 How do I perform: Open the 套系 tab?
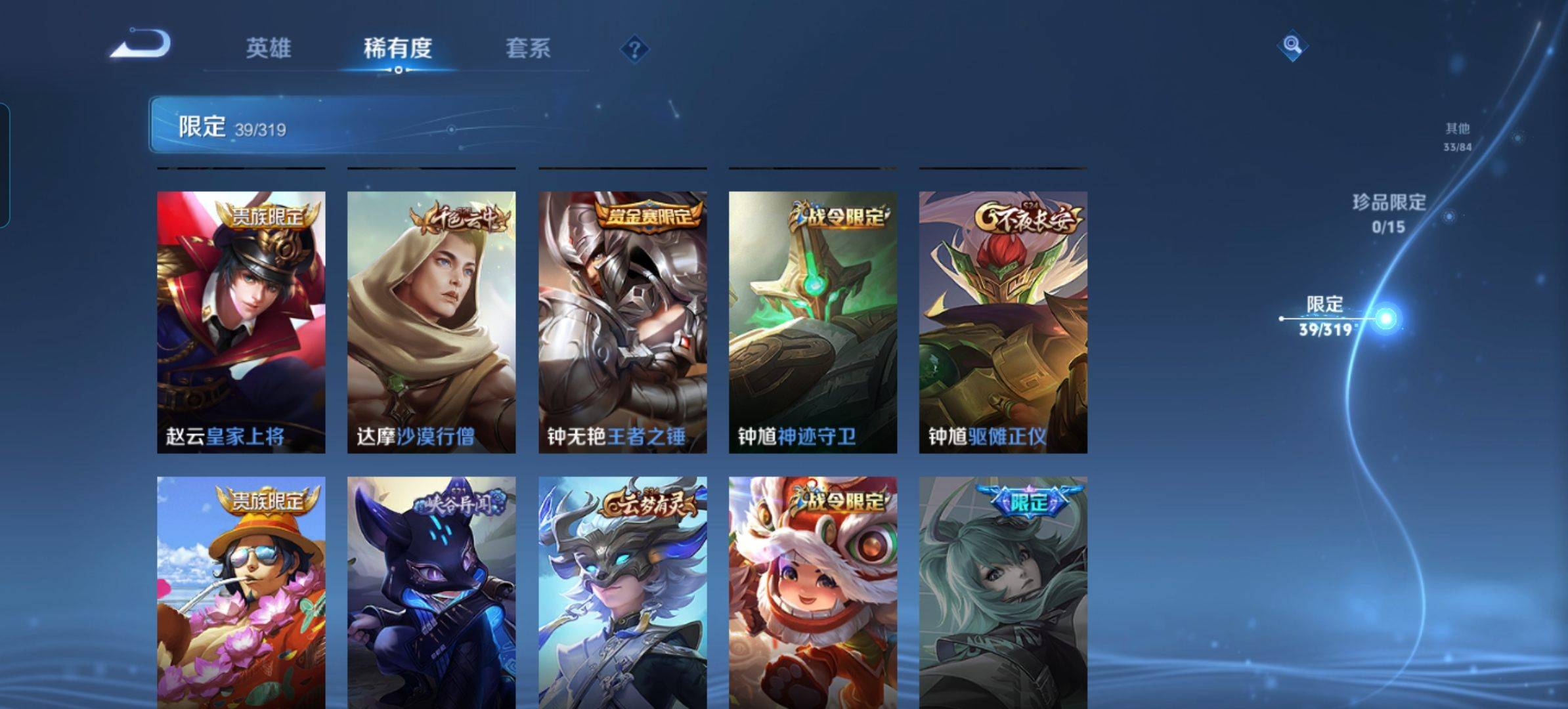[527, 48]
